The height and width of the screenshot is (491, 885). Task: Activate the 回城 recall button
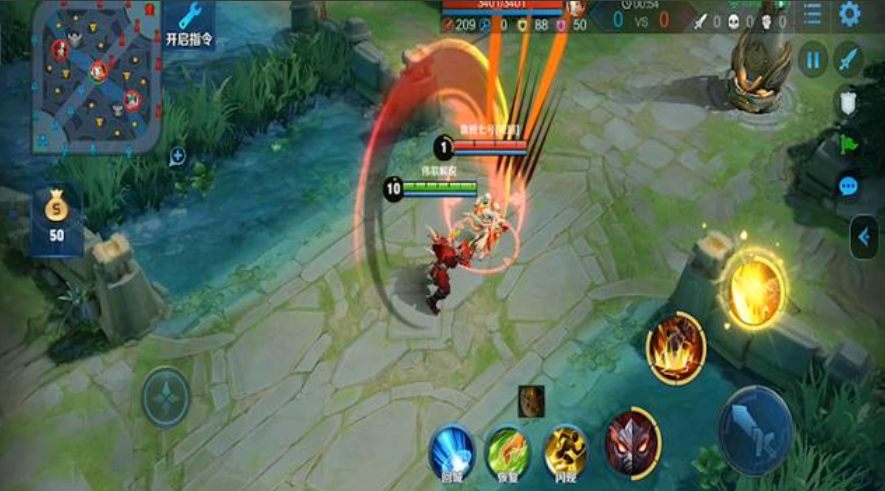(x=451, y=452)
